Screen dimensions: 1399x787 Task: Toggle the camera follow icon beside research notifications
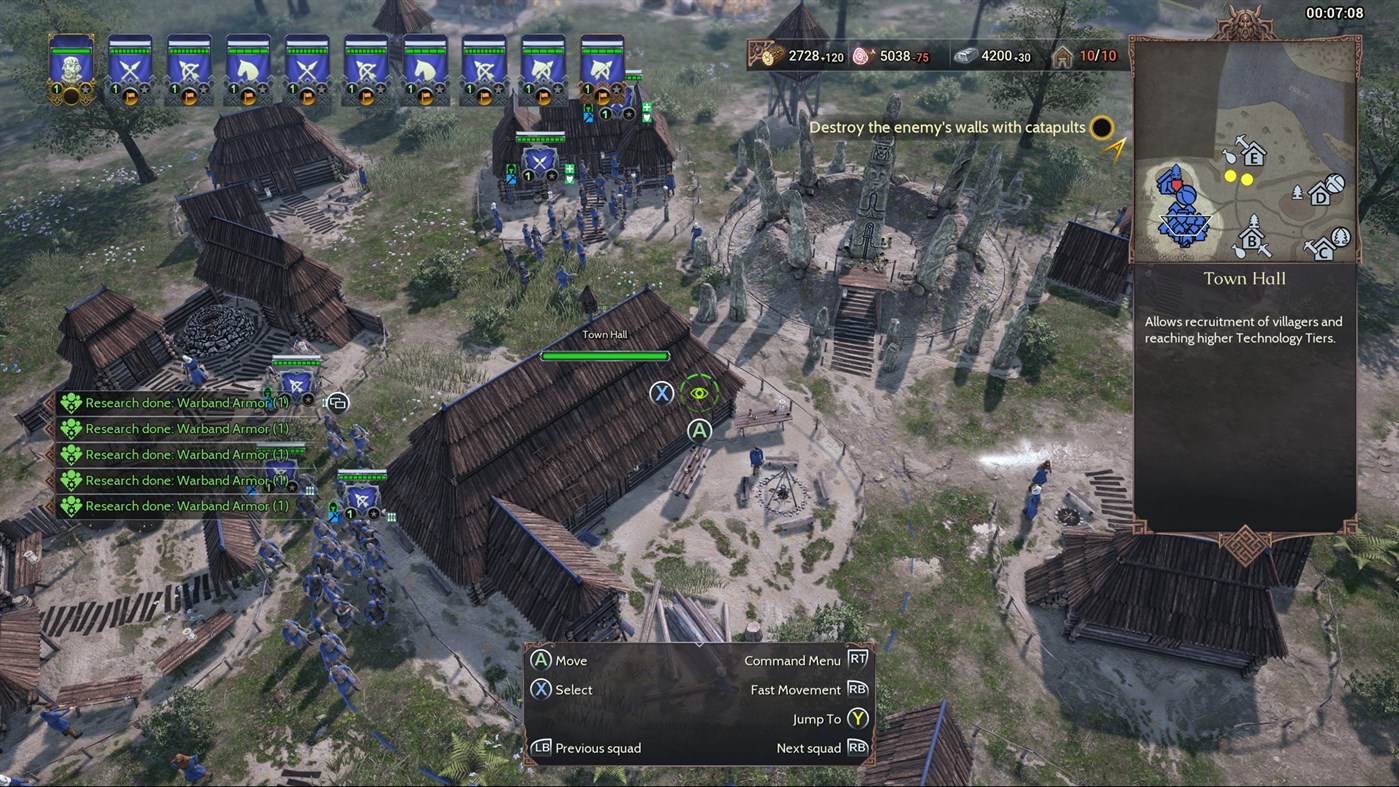click(337, 402)
